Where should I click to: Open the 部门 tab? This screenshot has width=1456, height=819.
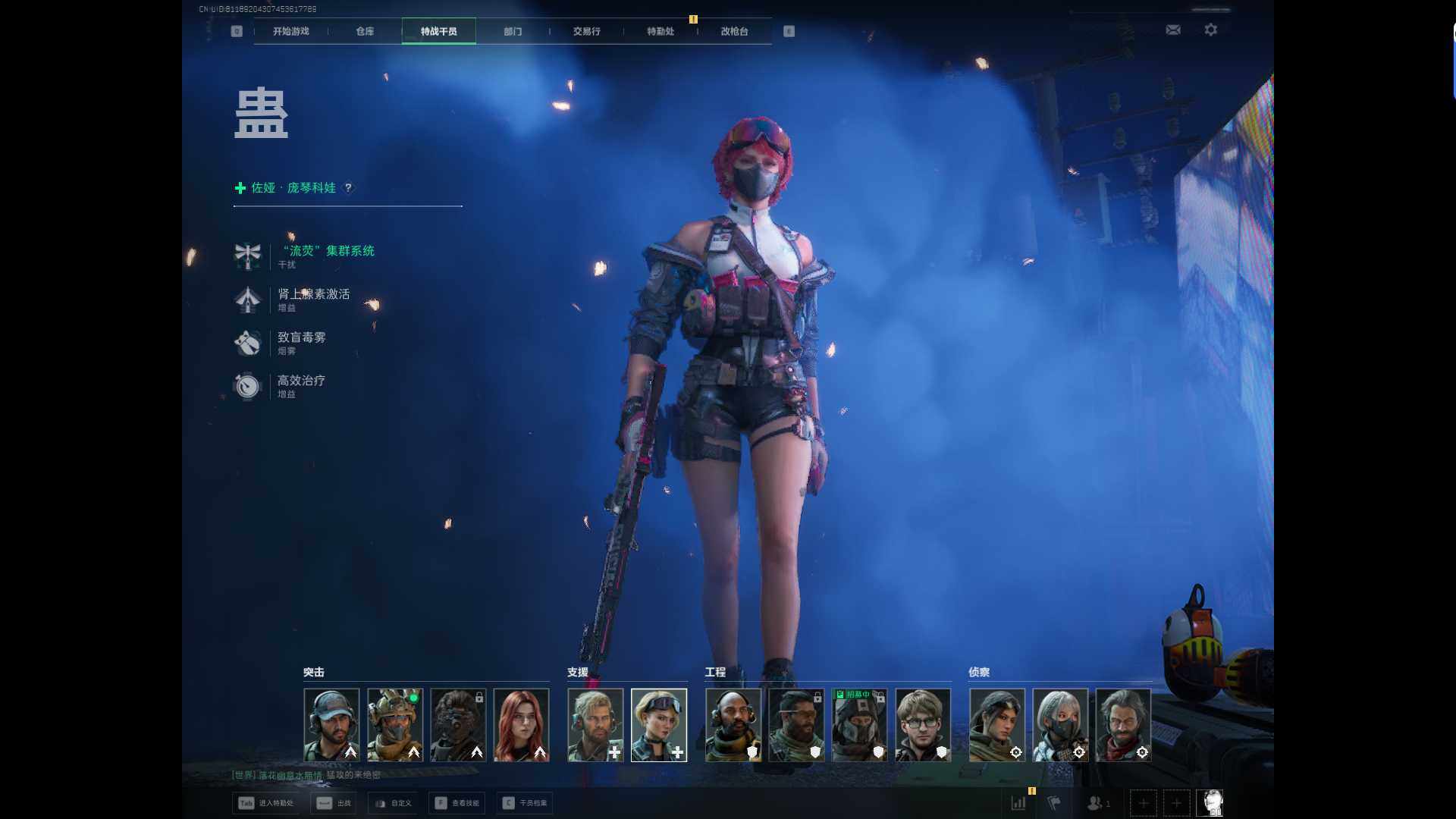coord(513,31)
